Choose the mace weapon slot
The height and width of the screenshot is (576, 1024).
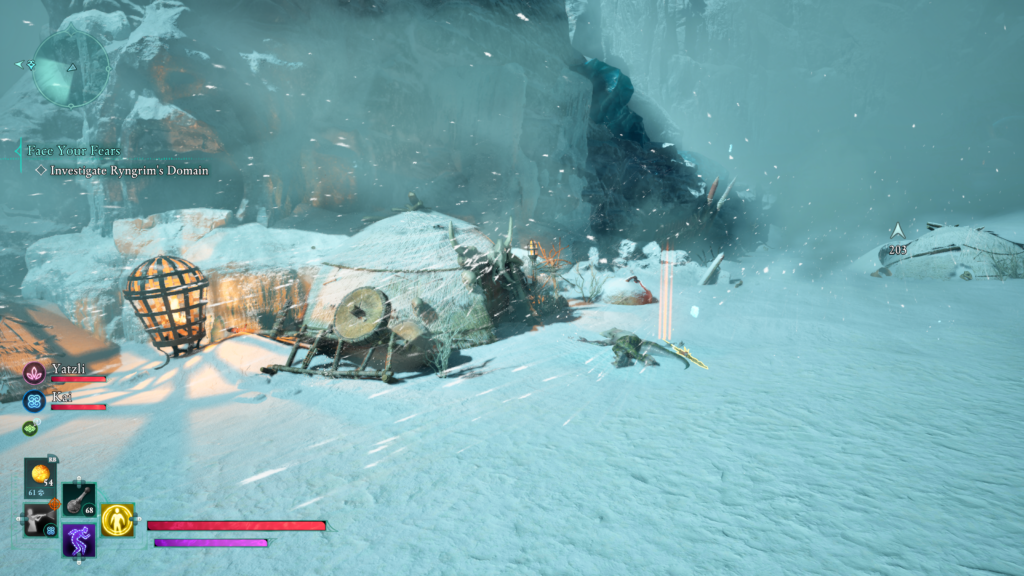pyautogui.click(x=79, y=499)
